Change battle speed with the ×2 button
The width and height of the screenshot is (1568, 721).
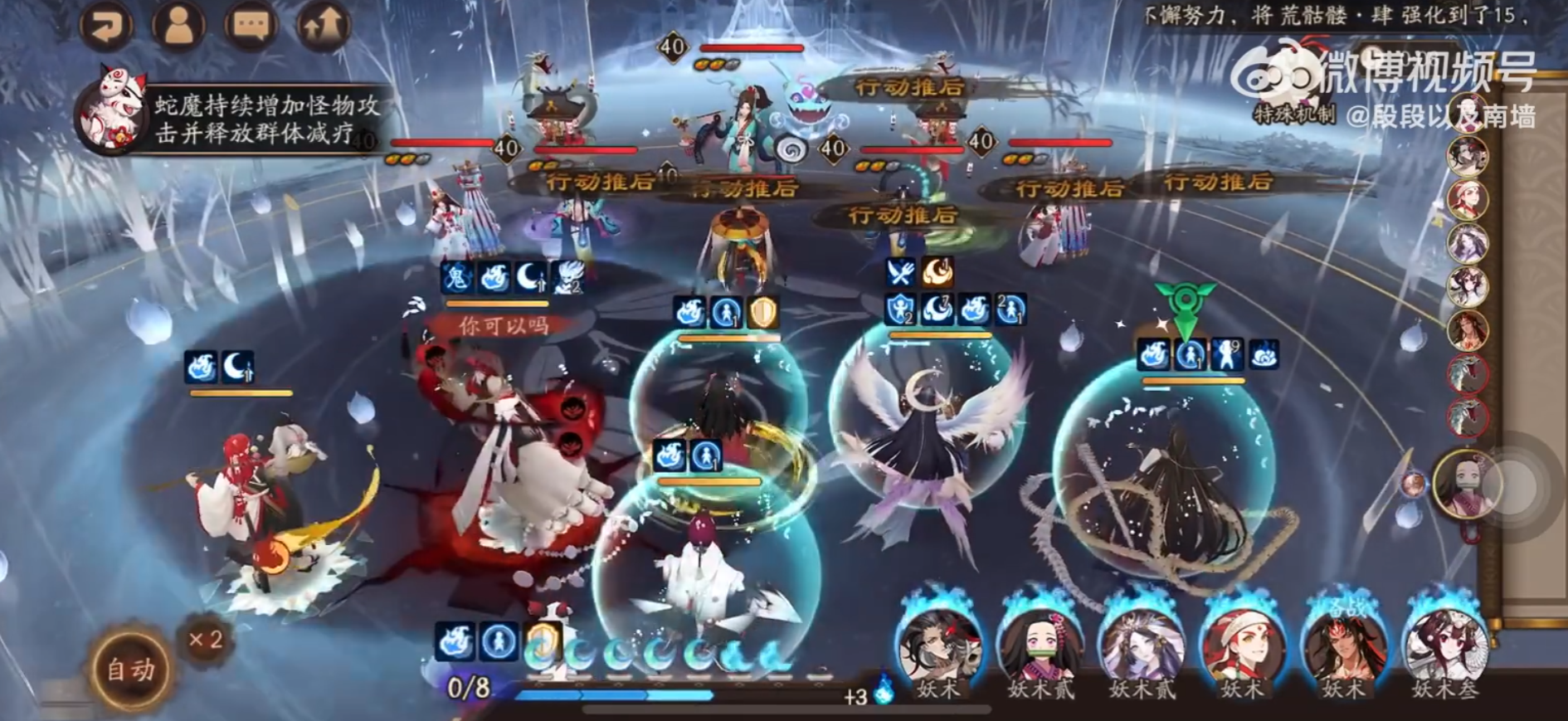[x=205, y=640]
